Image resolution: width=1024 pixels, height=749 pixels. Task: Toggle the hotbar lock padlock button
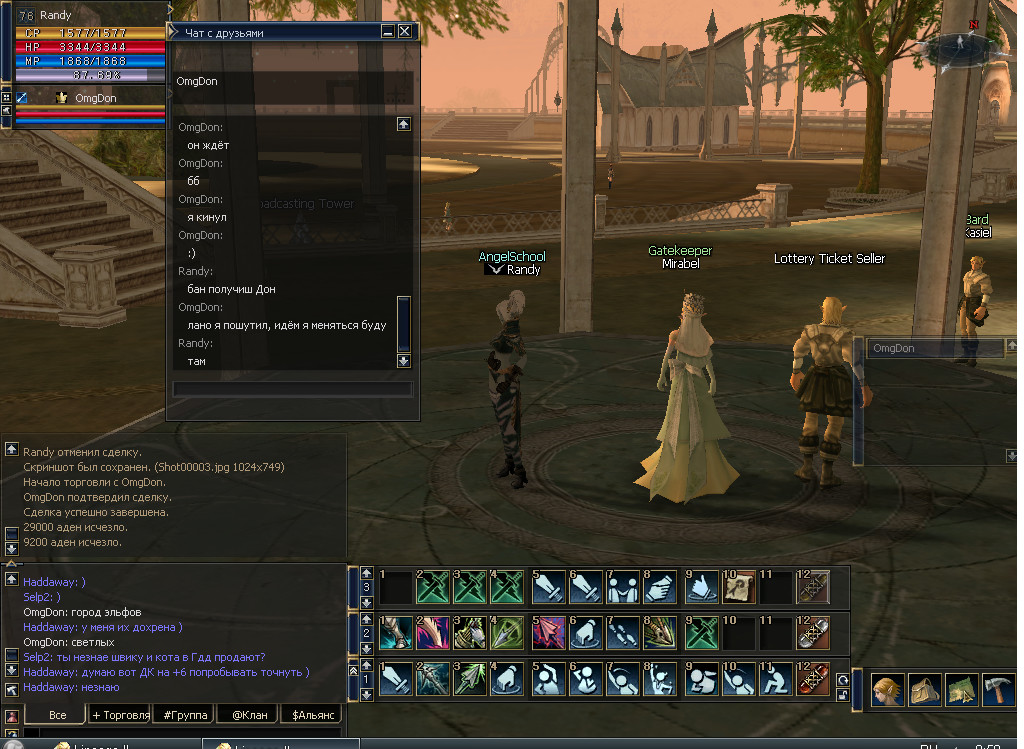[x=841, y=695]
